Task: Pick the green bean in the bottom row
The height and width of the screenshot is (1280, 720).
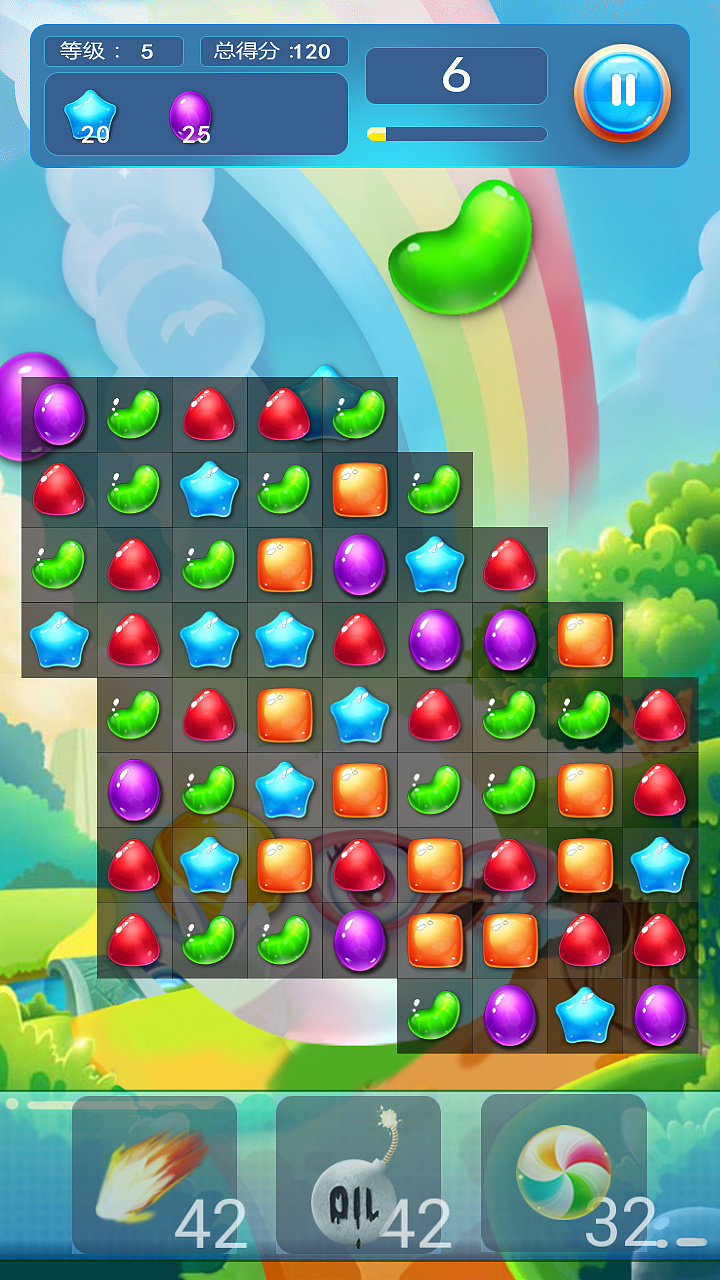Action: point(435,1015)
